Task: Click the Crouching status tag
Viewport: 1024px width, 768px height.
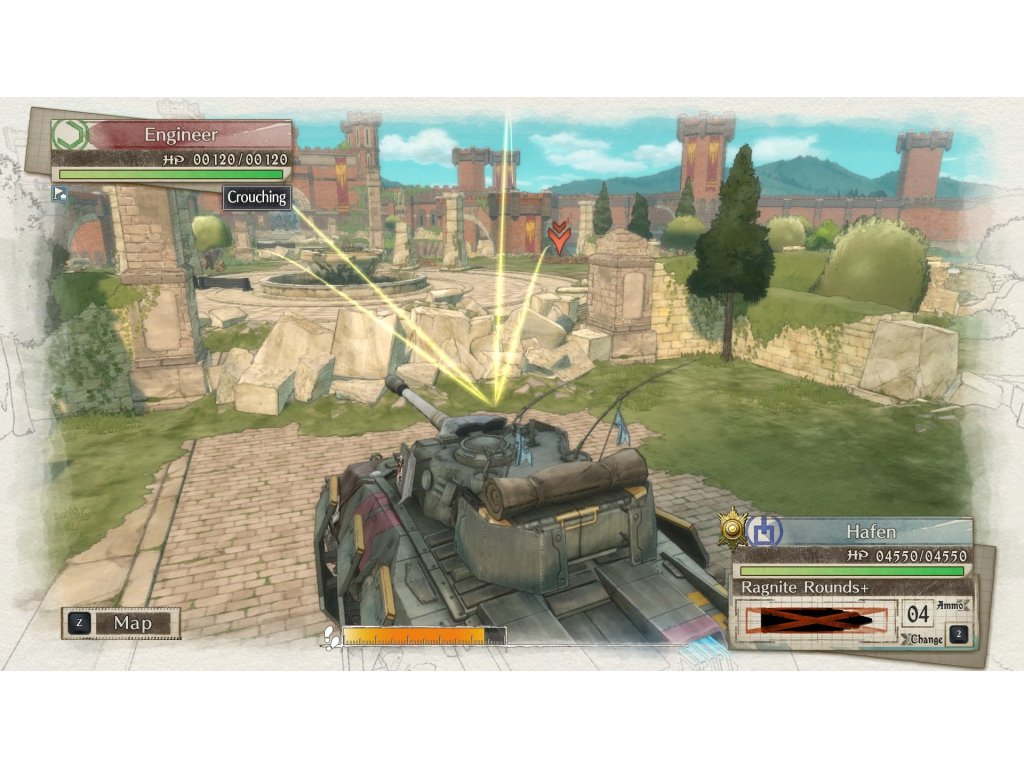Action: tap(257, 197)
